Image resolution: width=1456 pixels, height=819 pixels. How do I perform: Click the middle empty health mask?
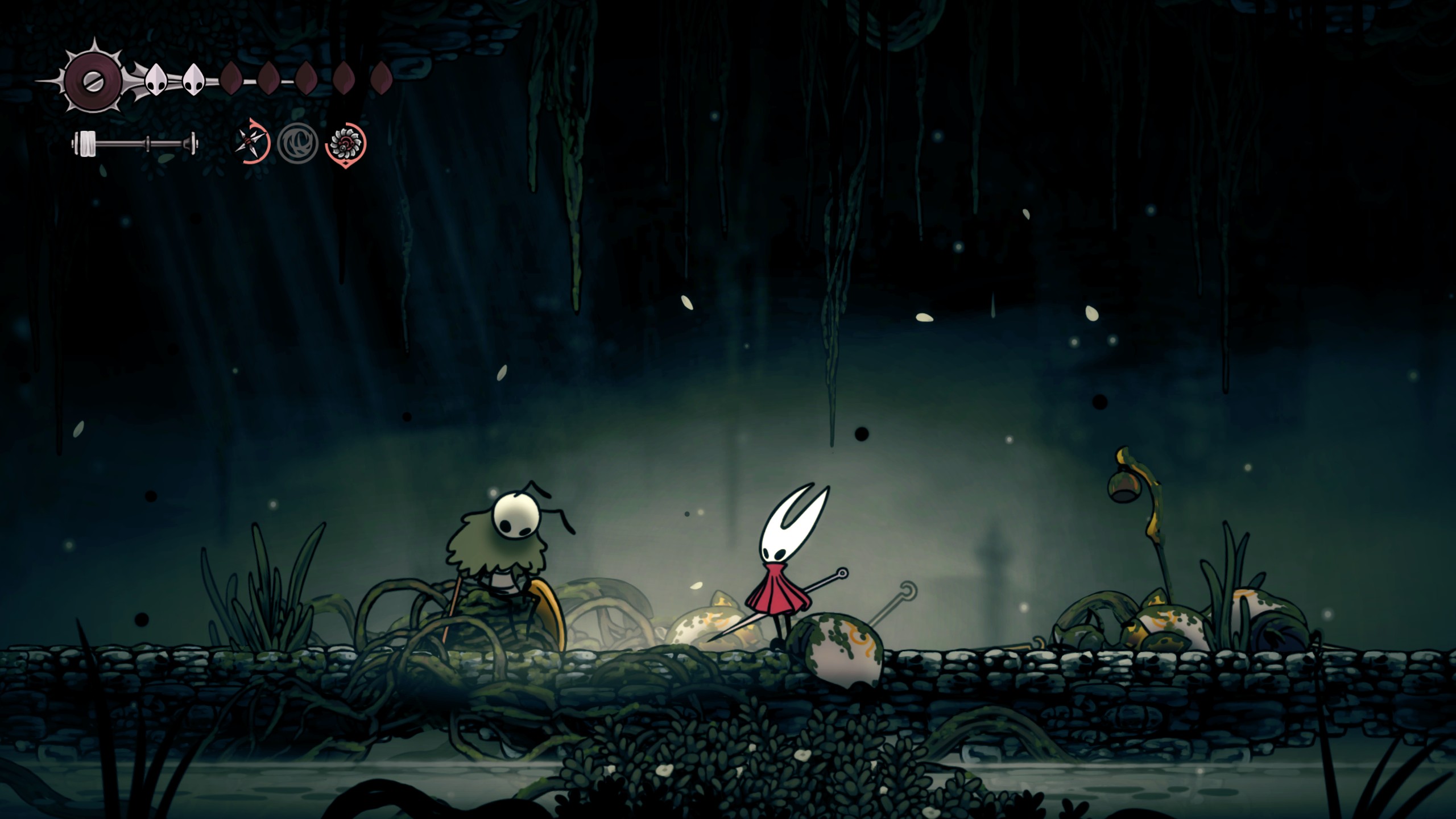pyautogui.click(x=305, y=78)
